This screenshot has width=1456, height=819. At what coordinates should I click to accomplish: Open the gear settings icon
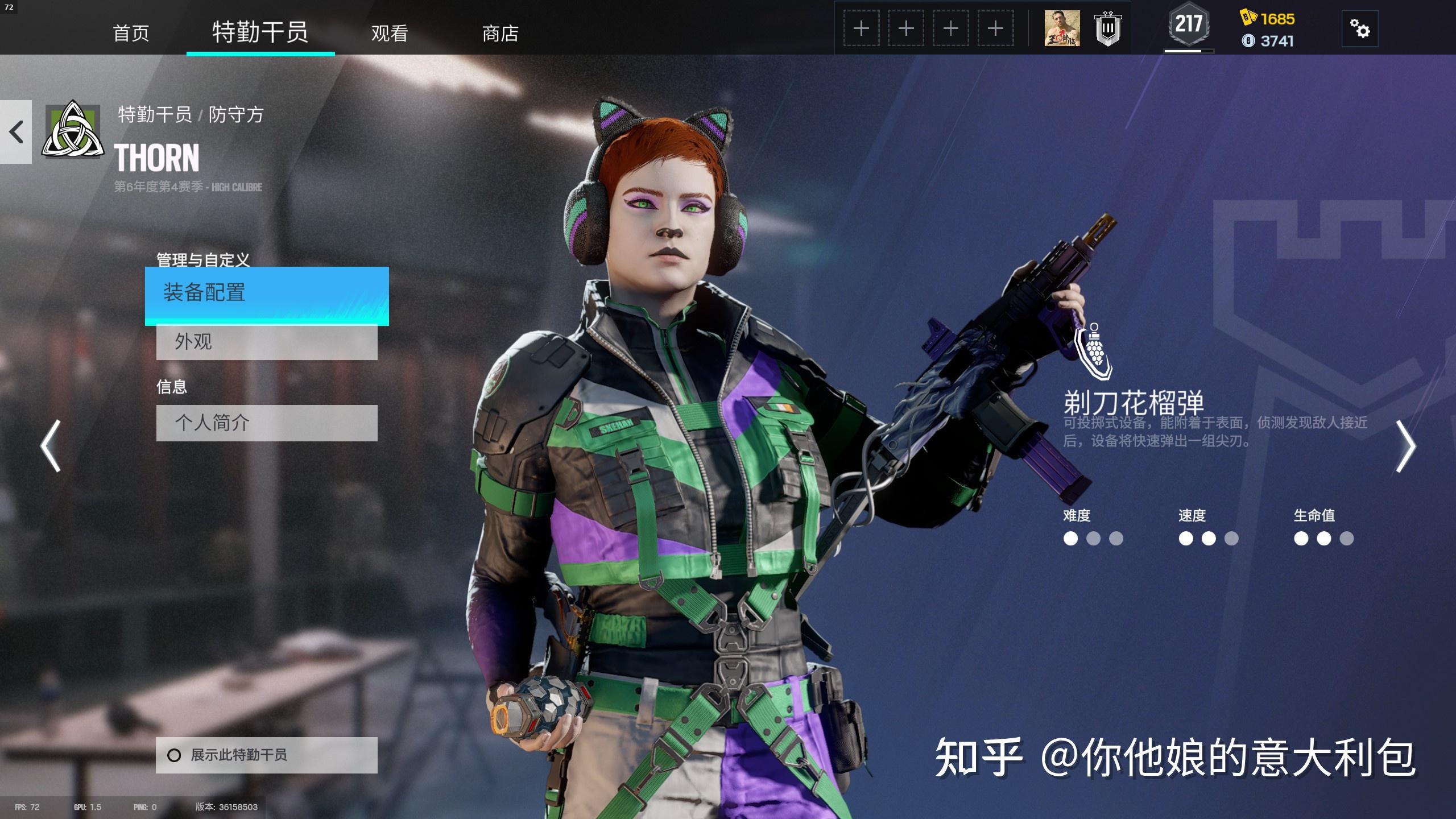(1360, 28)
